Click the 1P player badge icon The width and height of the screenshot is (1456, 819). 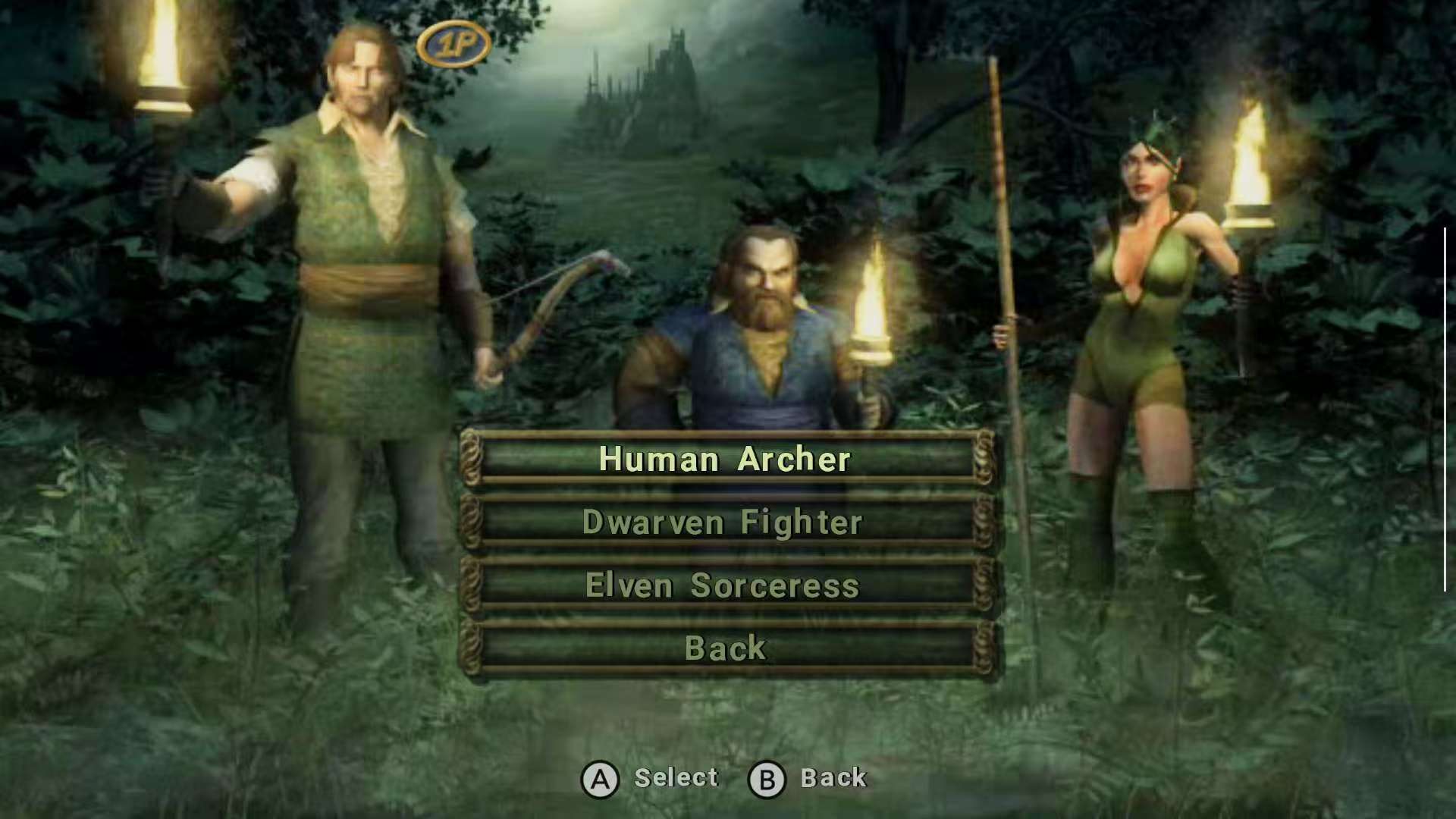tap(455, 42)
